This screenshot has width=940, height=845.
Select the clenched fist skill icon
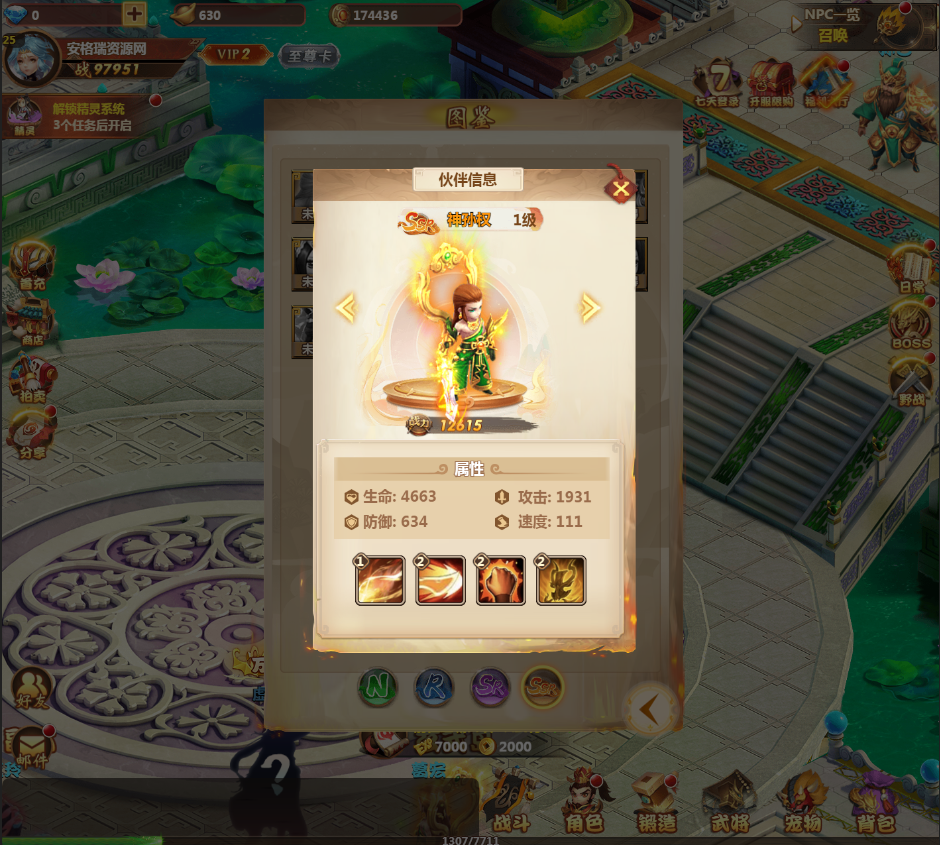(500, 581)
